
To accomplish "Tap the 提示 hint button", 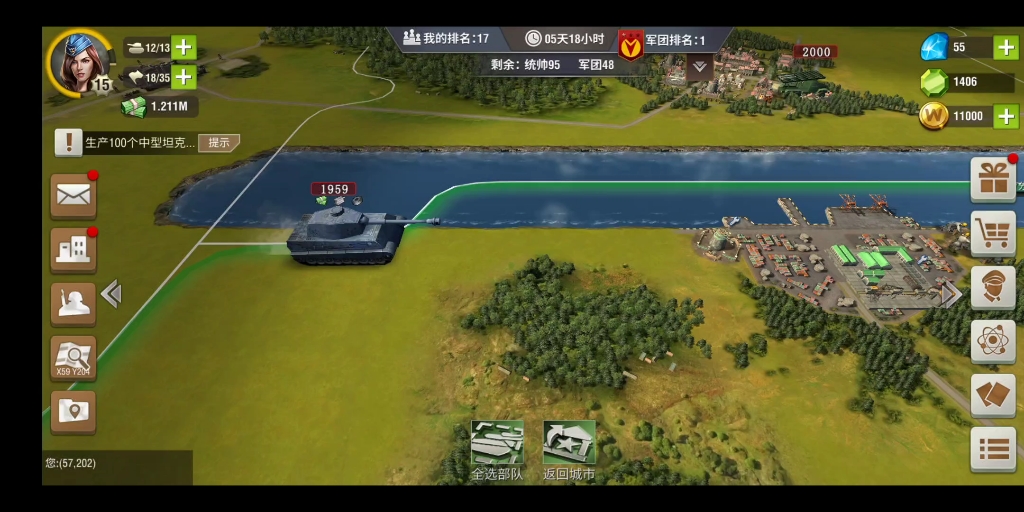I will 219,143.
